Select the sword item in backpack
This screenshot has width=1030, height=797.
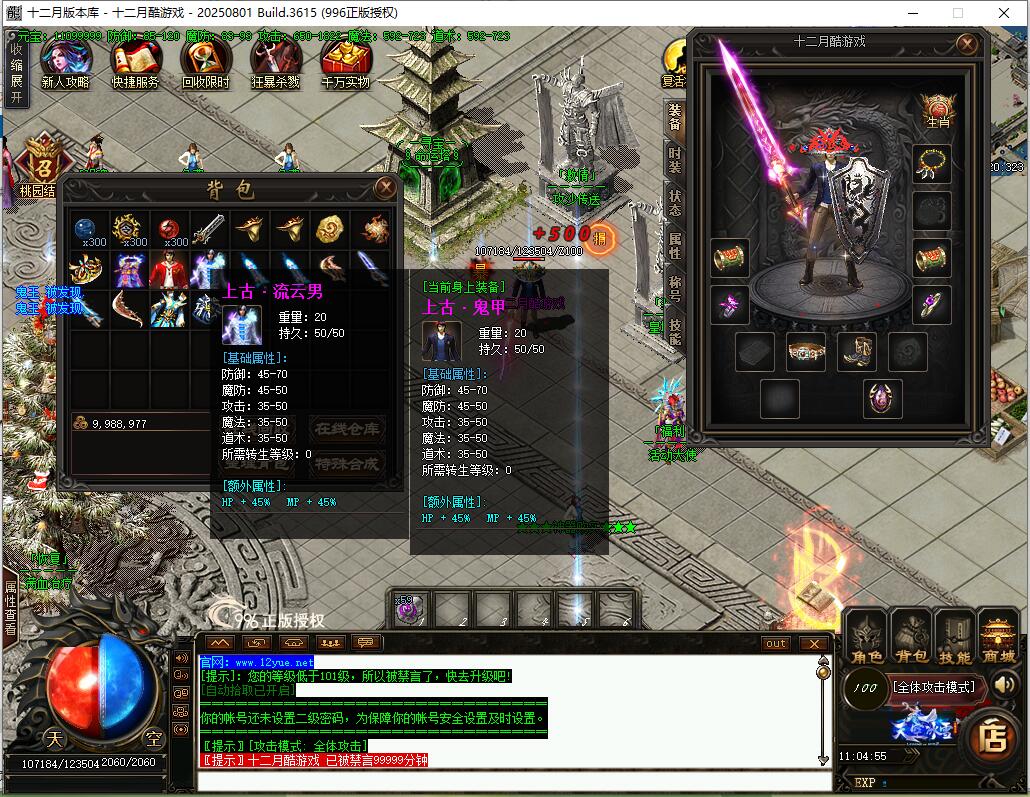coord(209,229)
